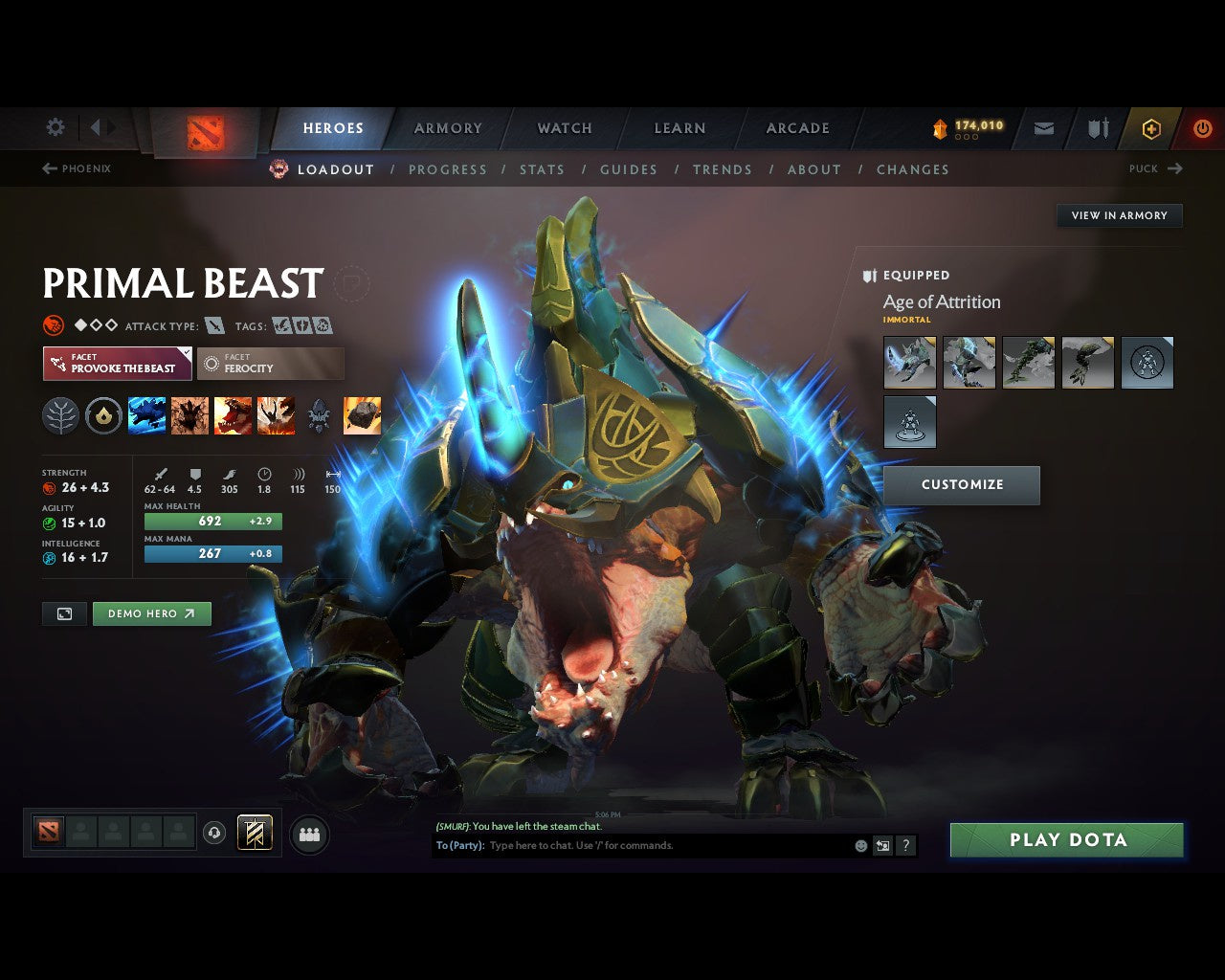Image resolution: width=1225 pixels, height=980 pixels.
Task: Switch to the Watch tab
Action: pyautogui.click(x=565, y=128)
